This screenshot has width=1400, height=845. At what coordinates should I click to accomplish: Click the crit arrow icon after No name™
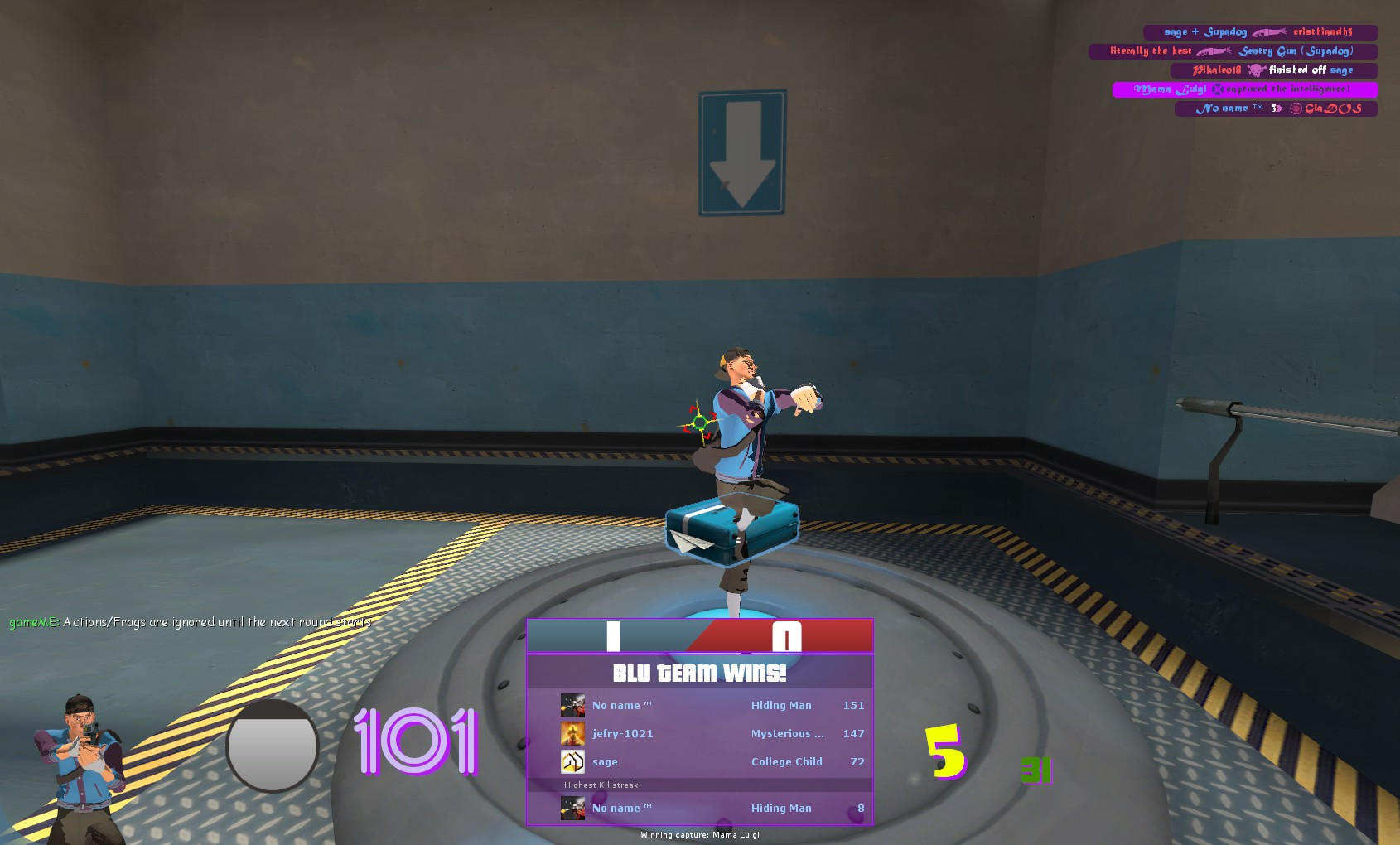pos(1276,109)
